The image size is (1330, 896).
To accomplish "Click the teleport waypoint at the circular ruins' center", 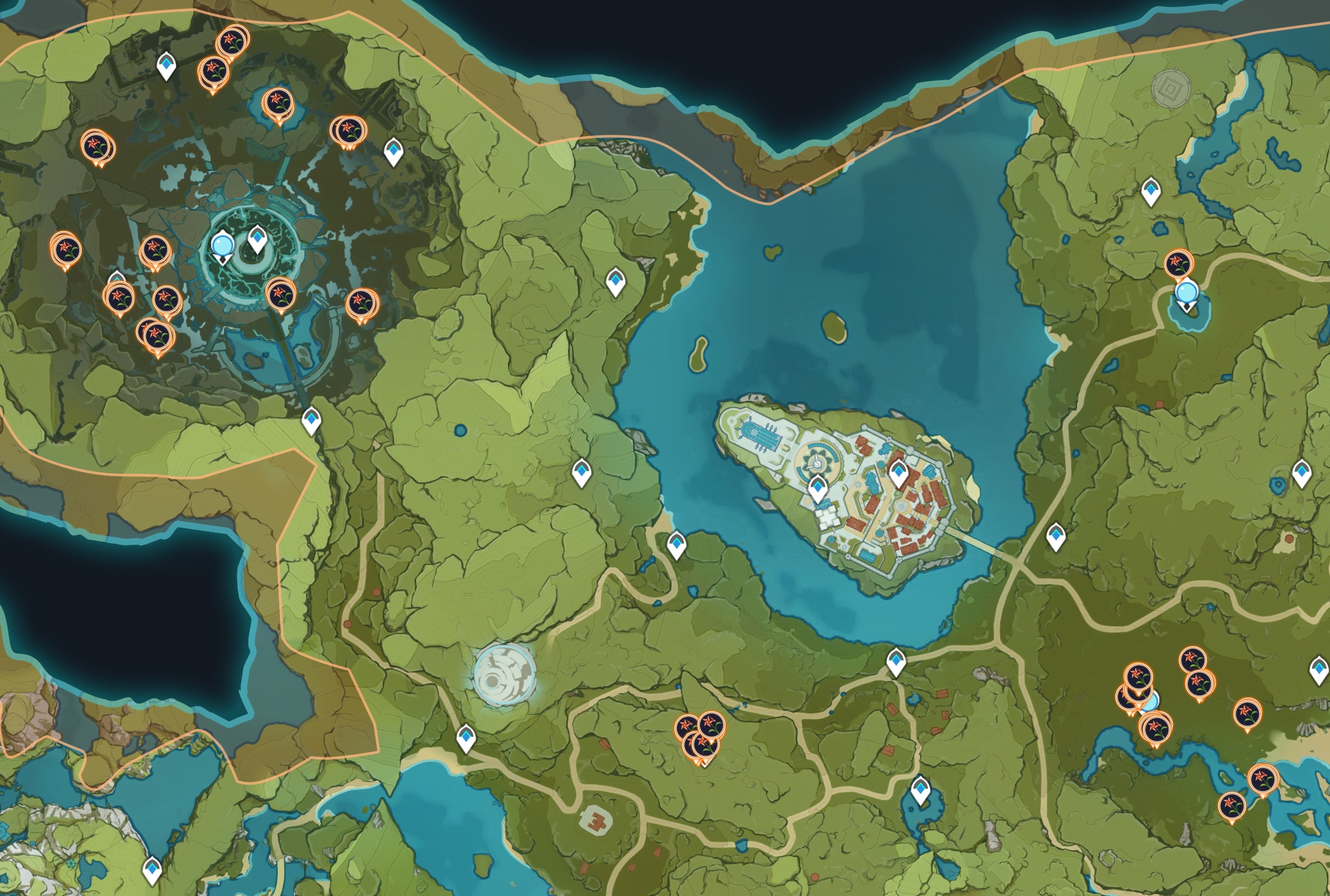I will (x=257, y=239).
